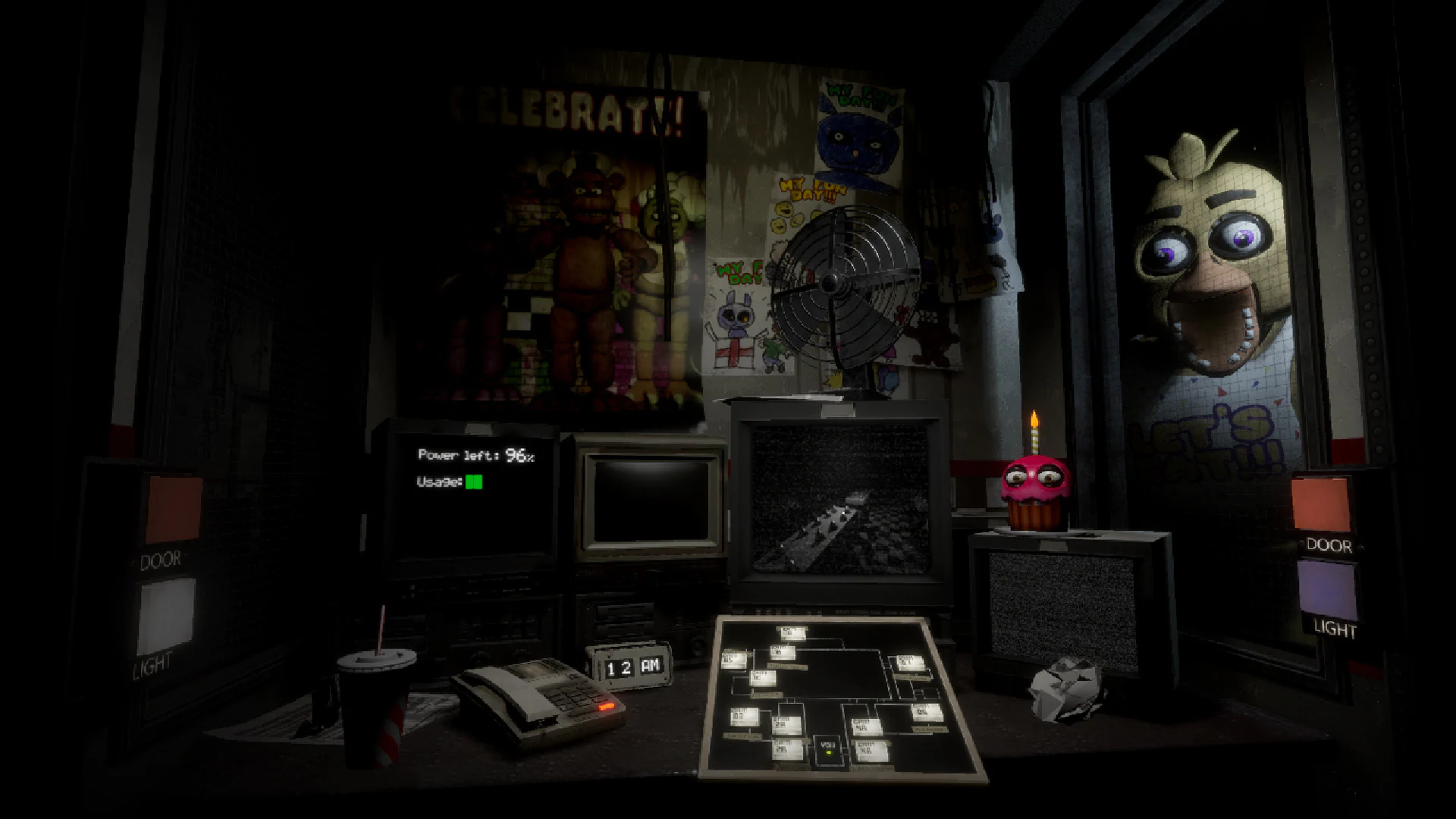Open CAM 2A West Hall camera
This screenshot has width=1456, height=819.
point(786,723)
